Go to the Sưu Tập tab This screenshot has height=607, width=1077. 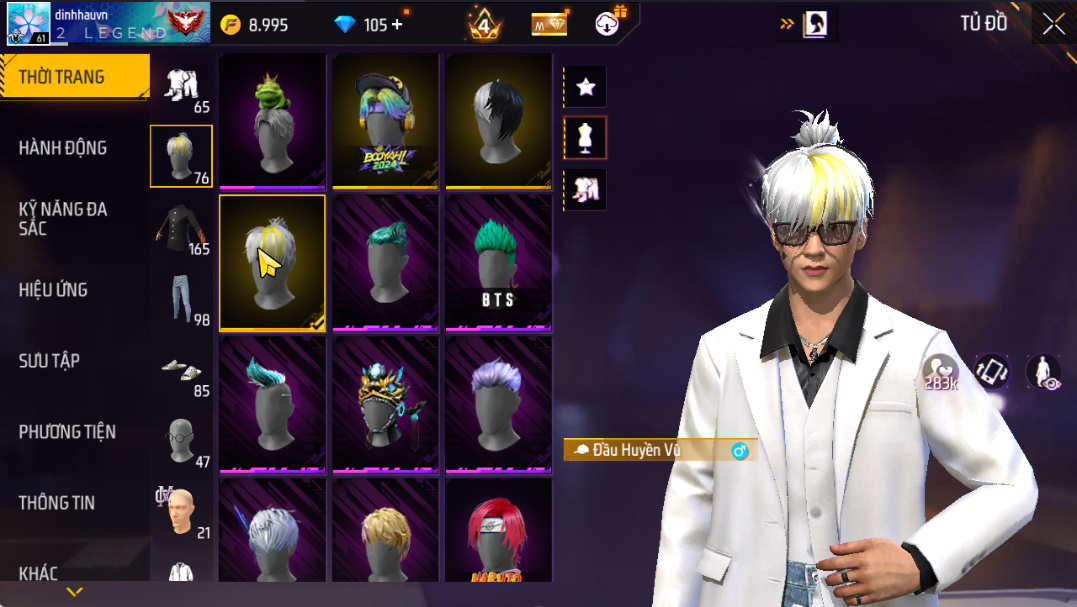tap(49, 361)
